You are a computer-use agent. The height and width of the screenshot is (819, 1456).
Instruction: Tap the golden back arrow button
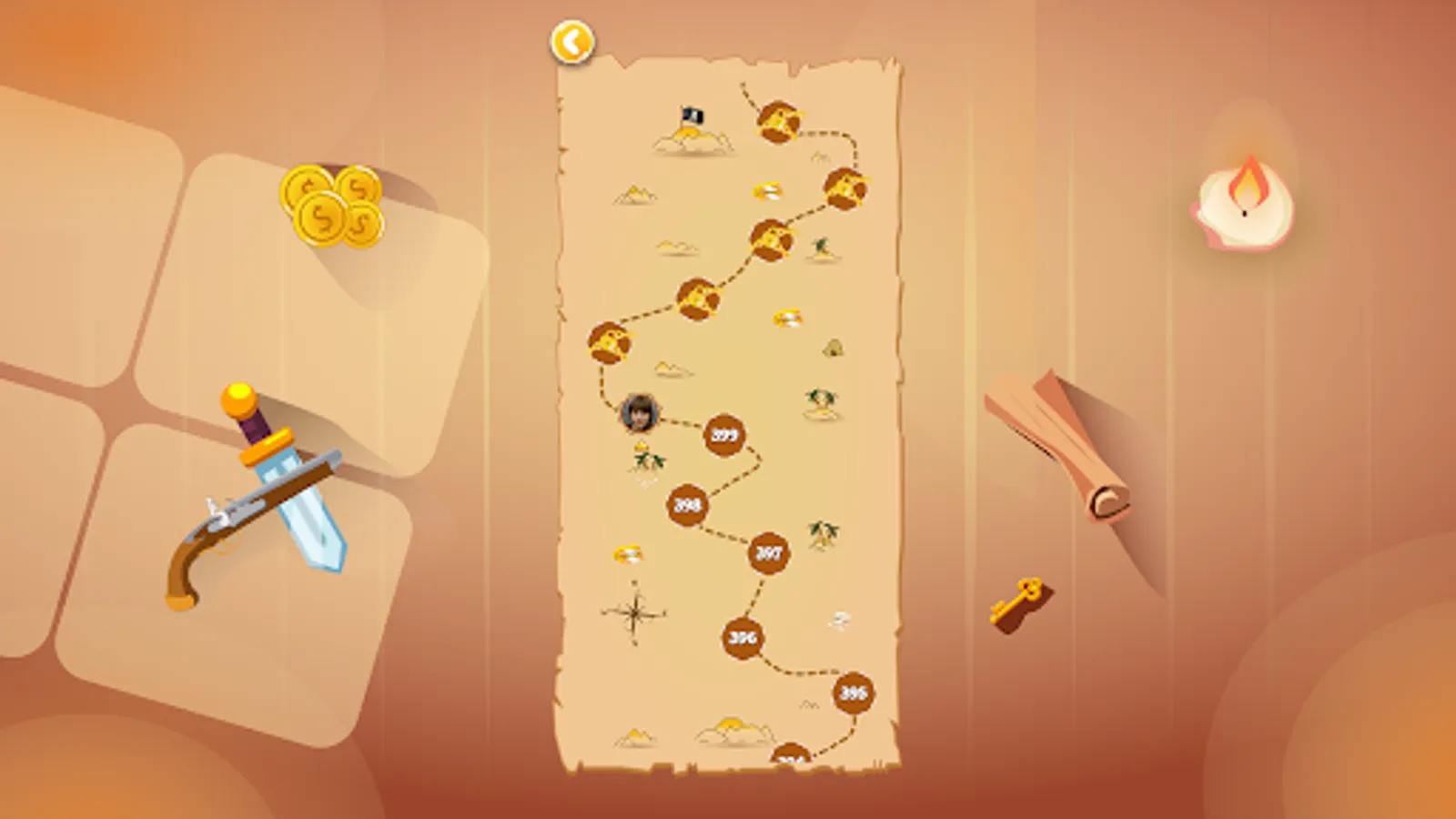[572, 40]
